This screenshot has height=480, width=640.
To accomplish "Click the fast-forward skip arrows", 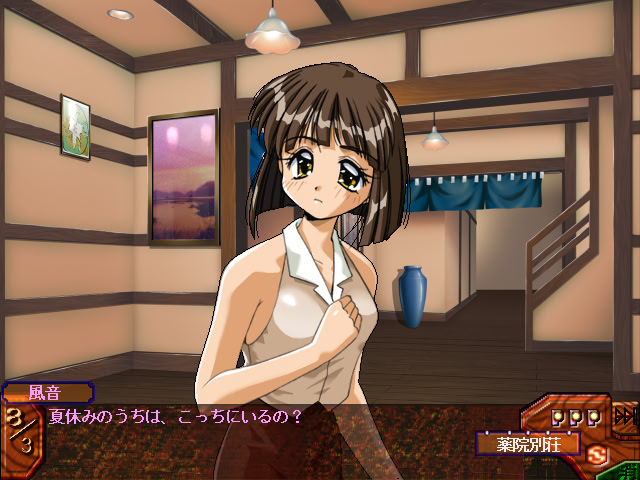I will click(x=626, y=416).
